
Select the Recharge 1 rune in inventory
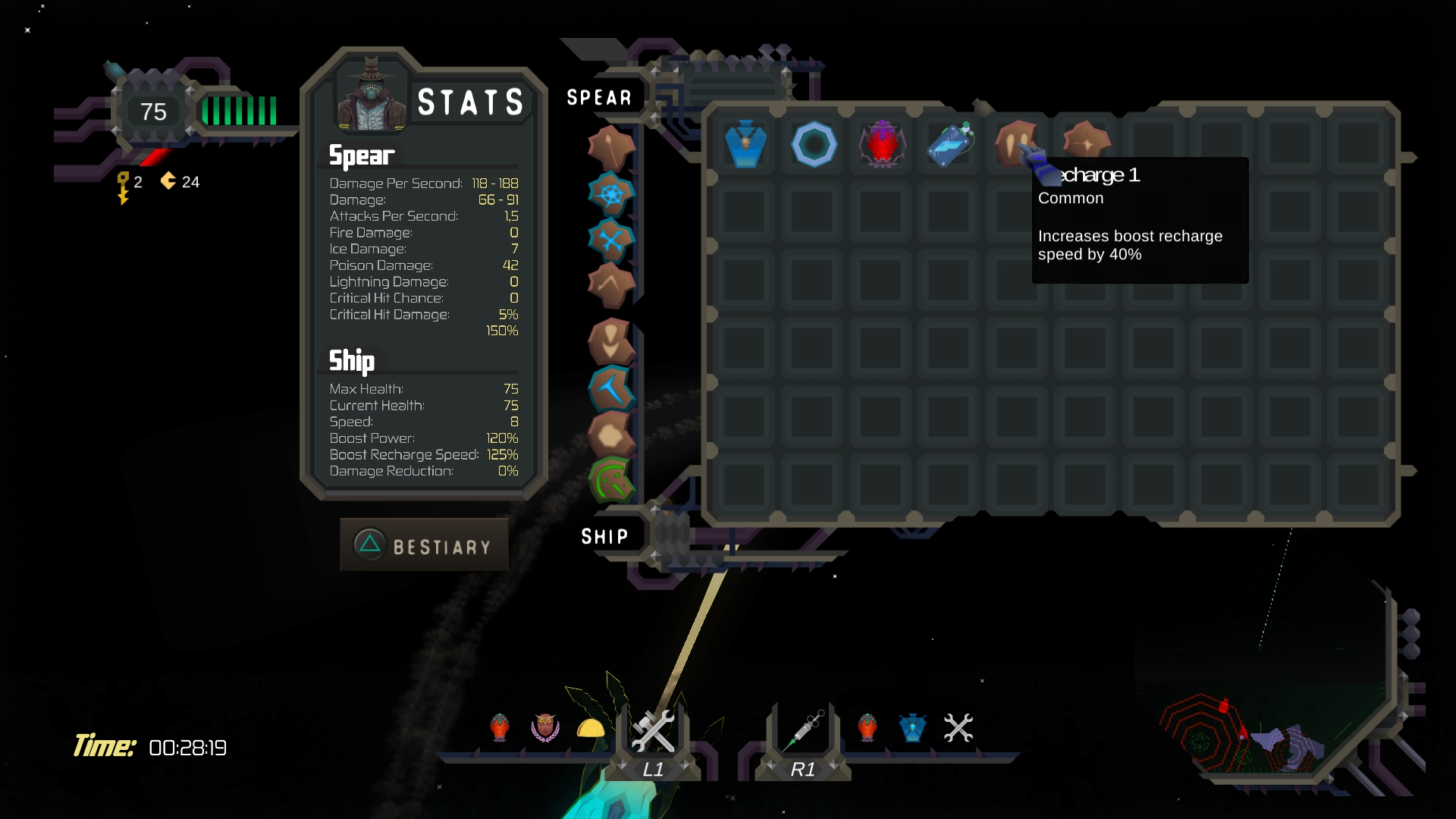tap(1015, 142)
